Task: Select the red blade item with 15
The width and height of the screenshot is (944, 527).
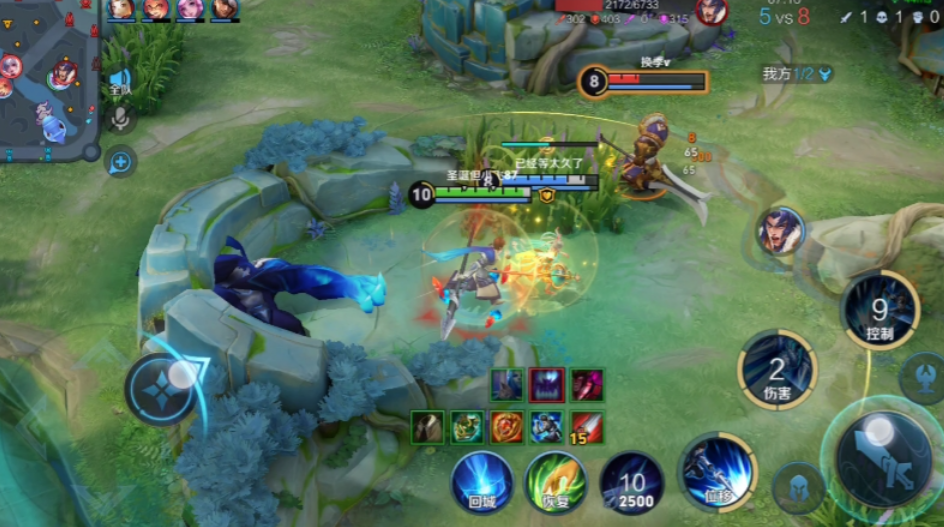Action: click(586, 427)
